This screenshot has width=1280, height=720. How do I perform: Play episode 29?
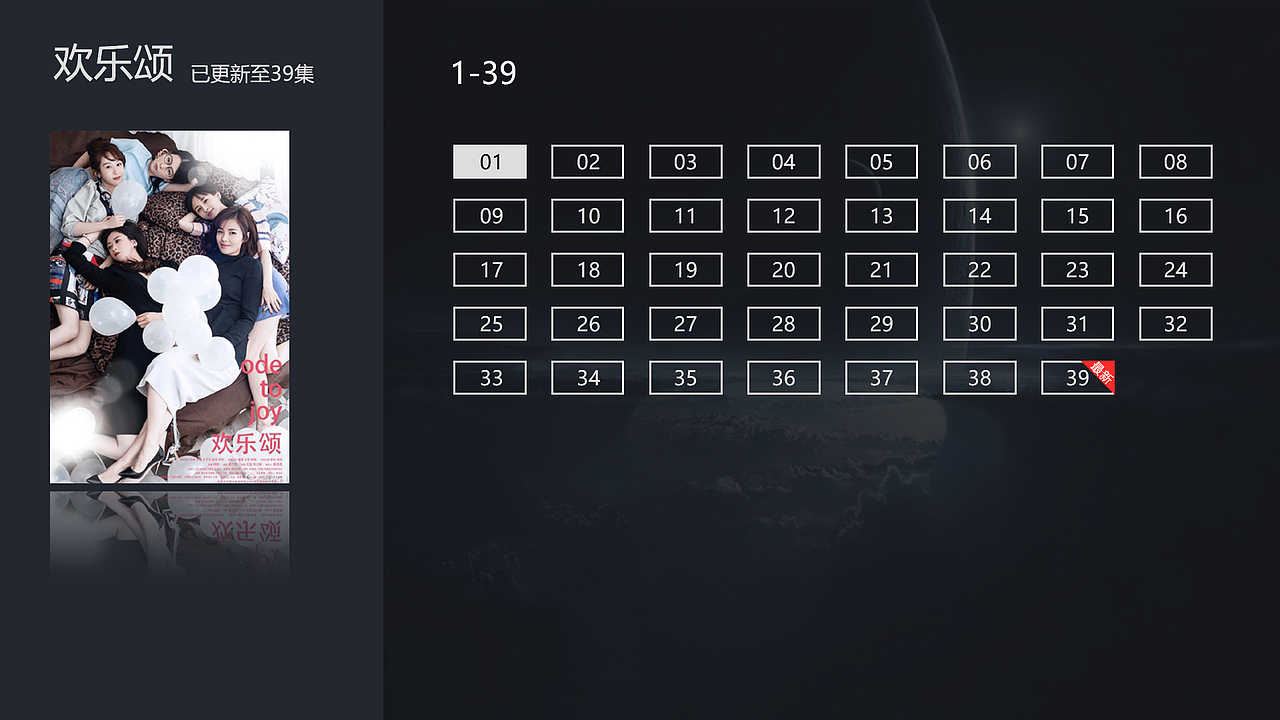pyautogui.click(x=881, y=323)
